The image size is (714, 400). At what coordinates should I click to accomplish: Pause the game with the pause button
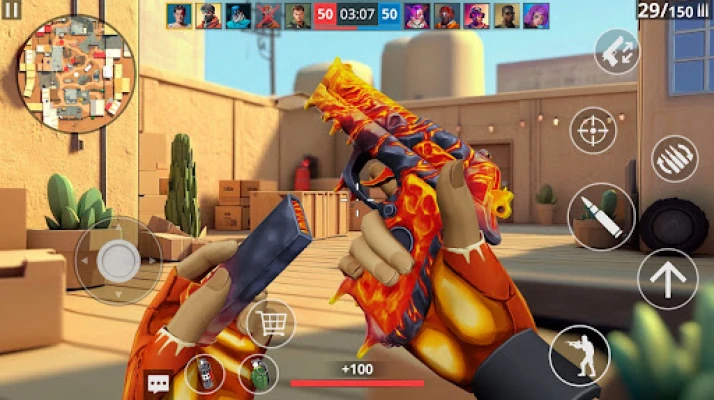click(13, 13)
